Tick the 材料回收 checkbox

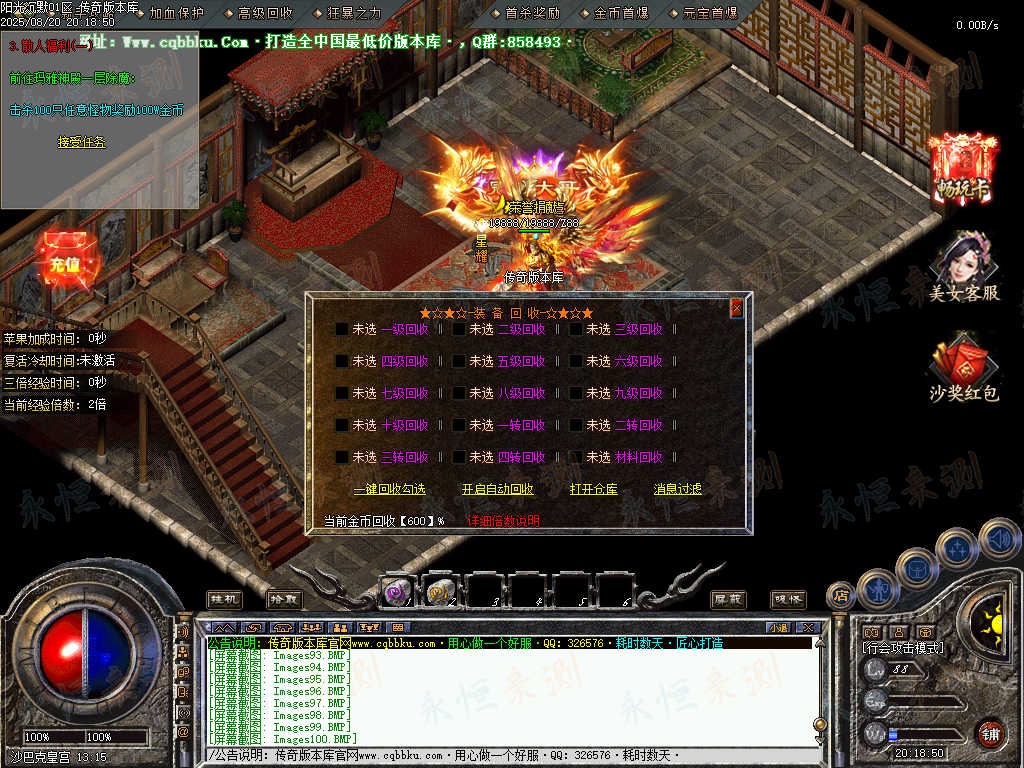[x=576, y=457]
